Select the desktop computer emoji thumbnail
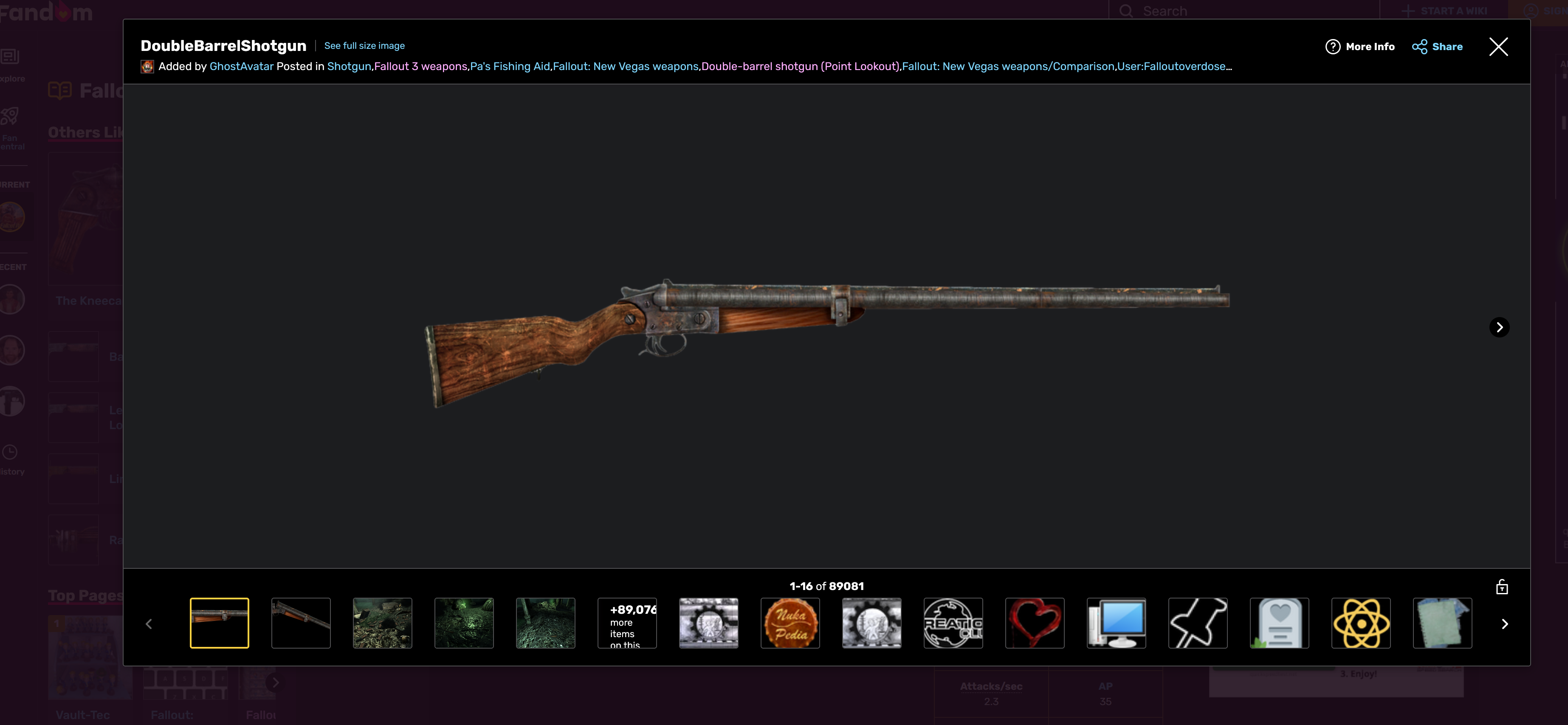1568x725 pixels. pyautogui.click(x=1117, y=623)
